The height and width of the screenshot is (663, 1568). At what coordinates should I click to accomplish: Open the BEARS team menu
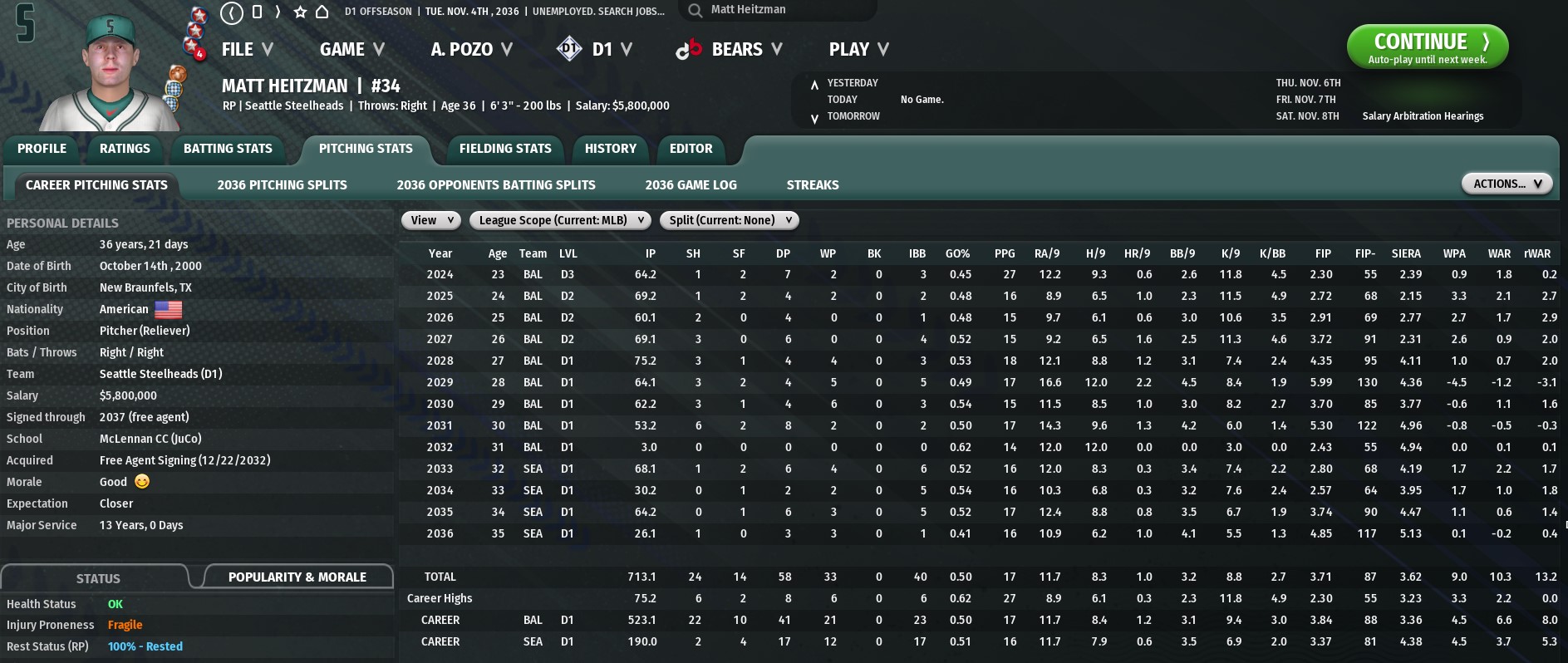pyautogui.click(x=729, y=50)
